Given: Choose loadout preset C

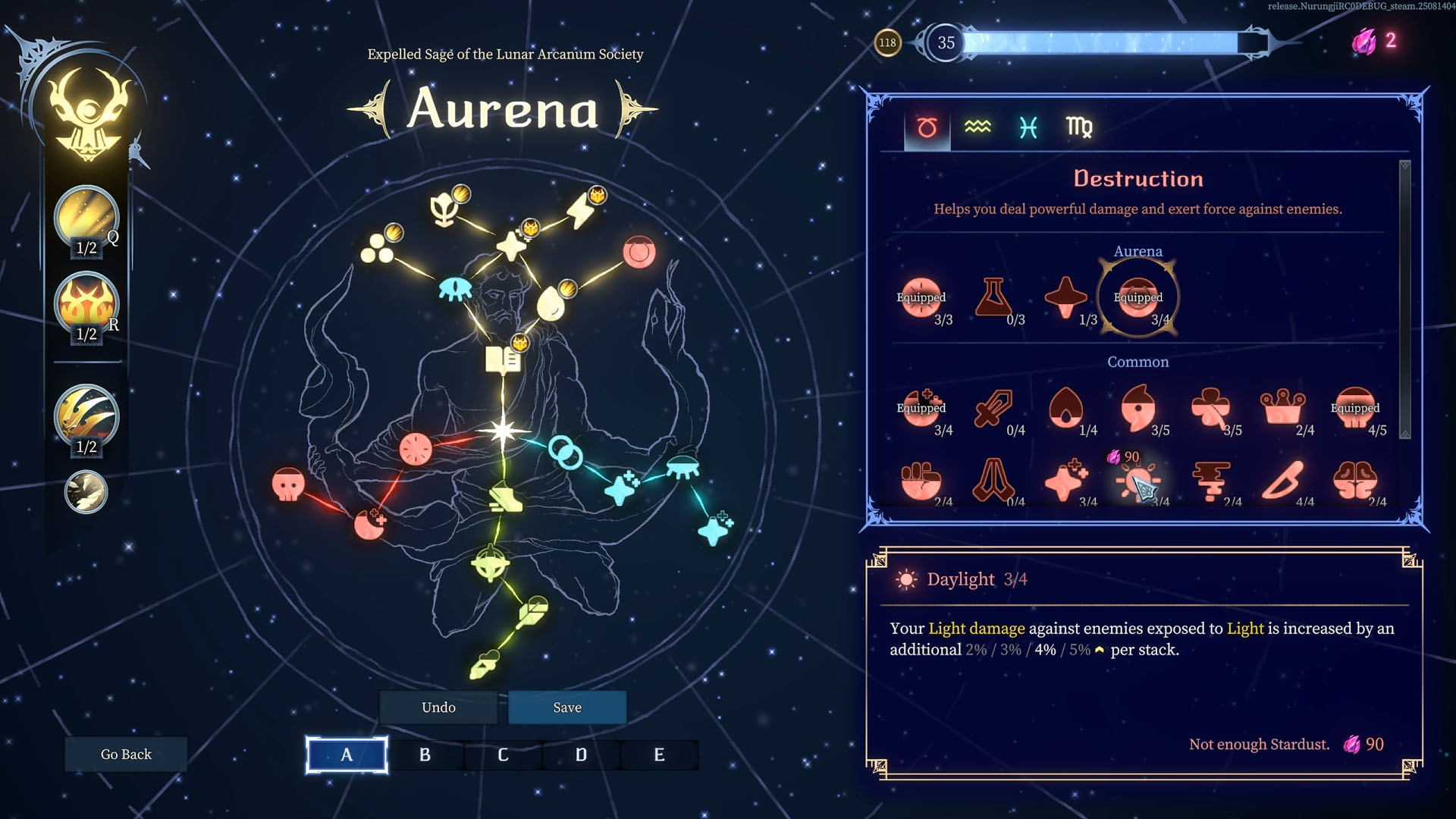Looking at the screenshot, I should pos(503,755).
